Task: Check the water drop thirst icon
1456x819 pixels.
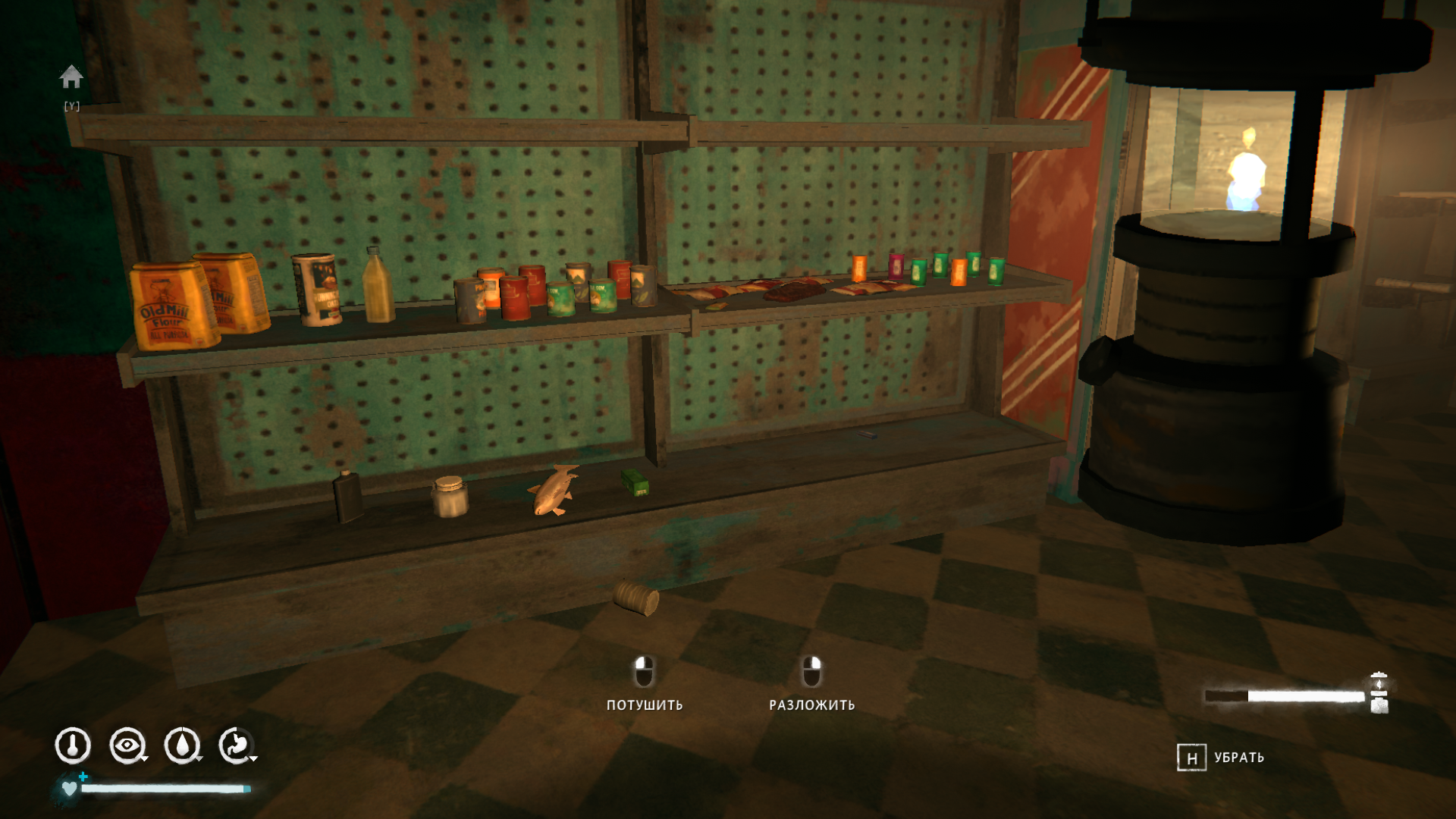Action: [x=182, y=745]
